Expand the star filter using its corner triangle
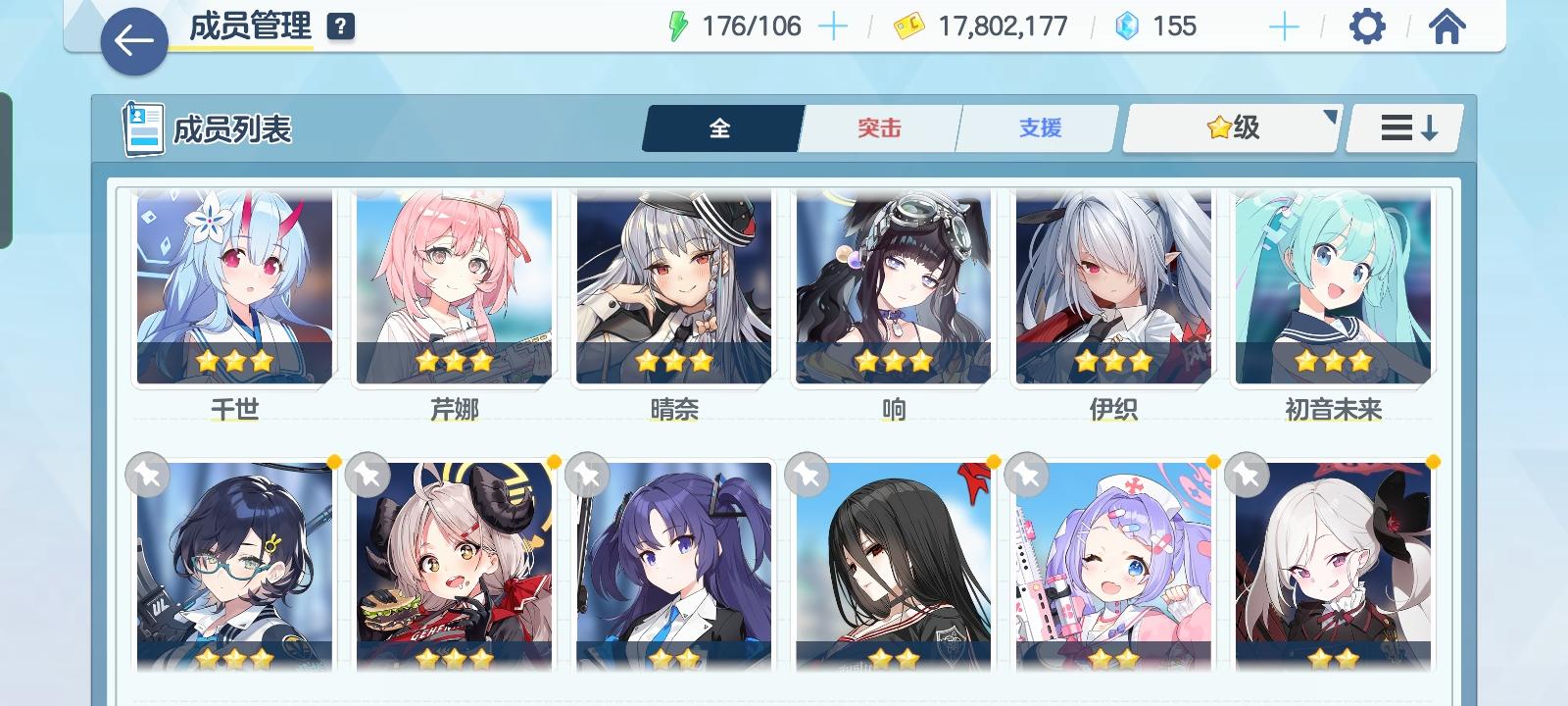This screenshot has height=706, width=1568. pos(1328,116)
